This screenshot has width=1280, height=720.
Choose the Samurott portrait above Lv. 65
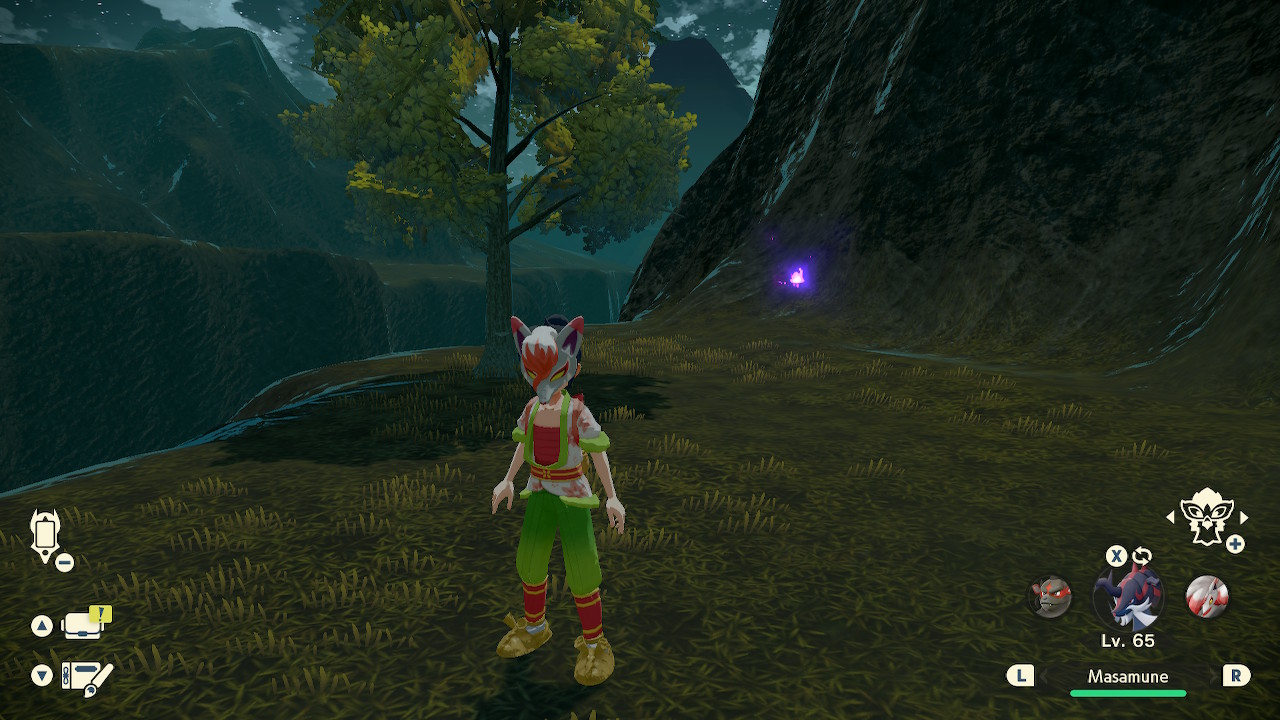point(1128,597)
